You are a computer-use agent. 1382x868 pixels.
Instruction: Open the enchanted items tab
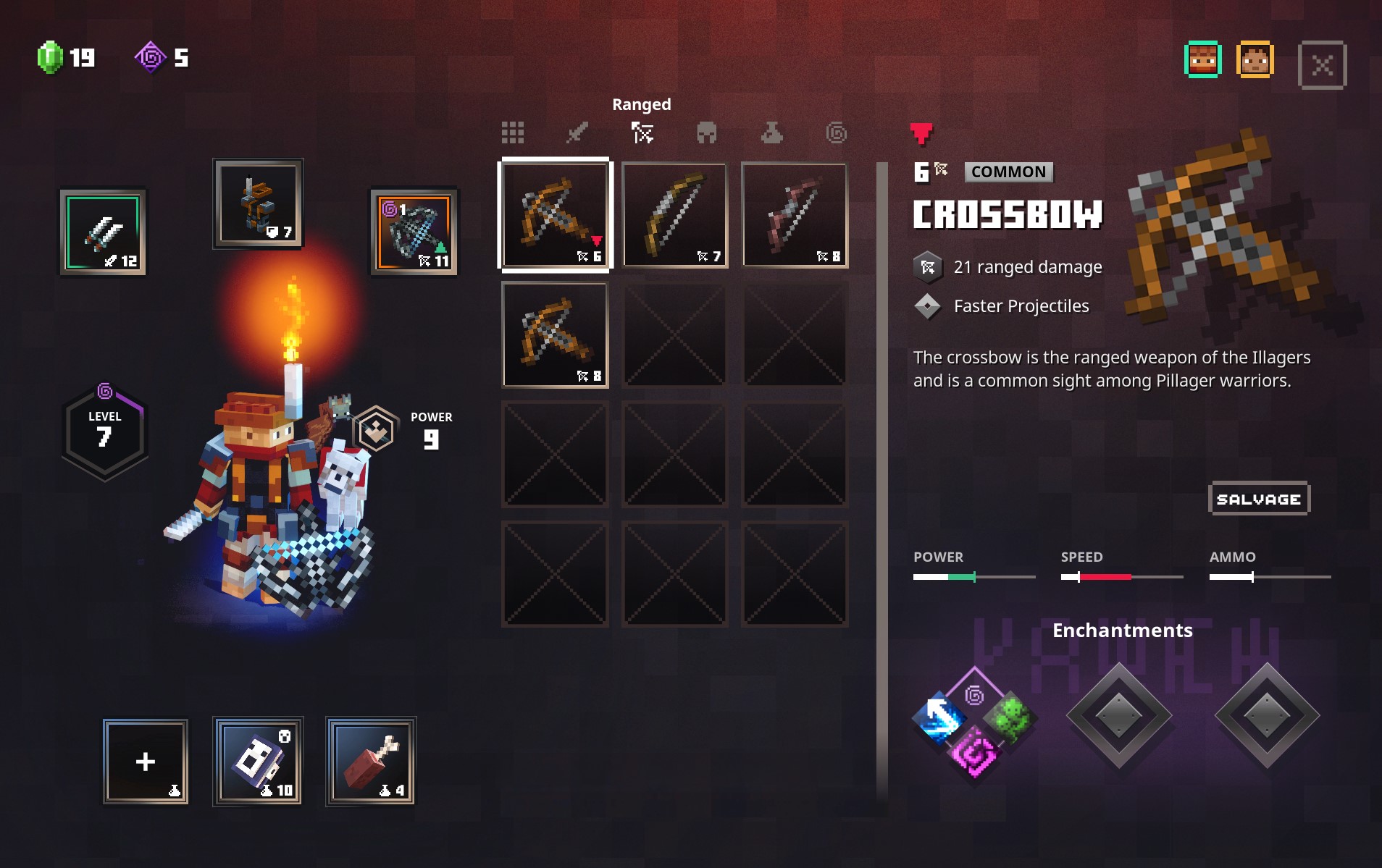pos(836,132)
